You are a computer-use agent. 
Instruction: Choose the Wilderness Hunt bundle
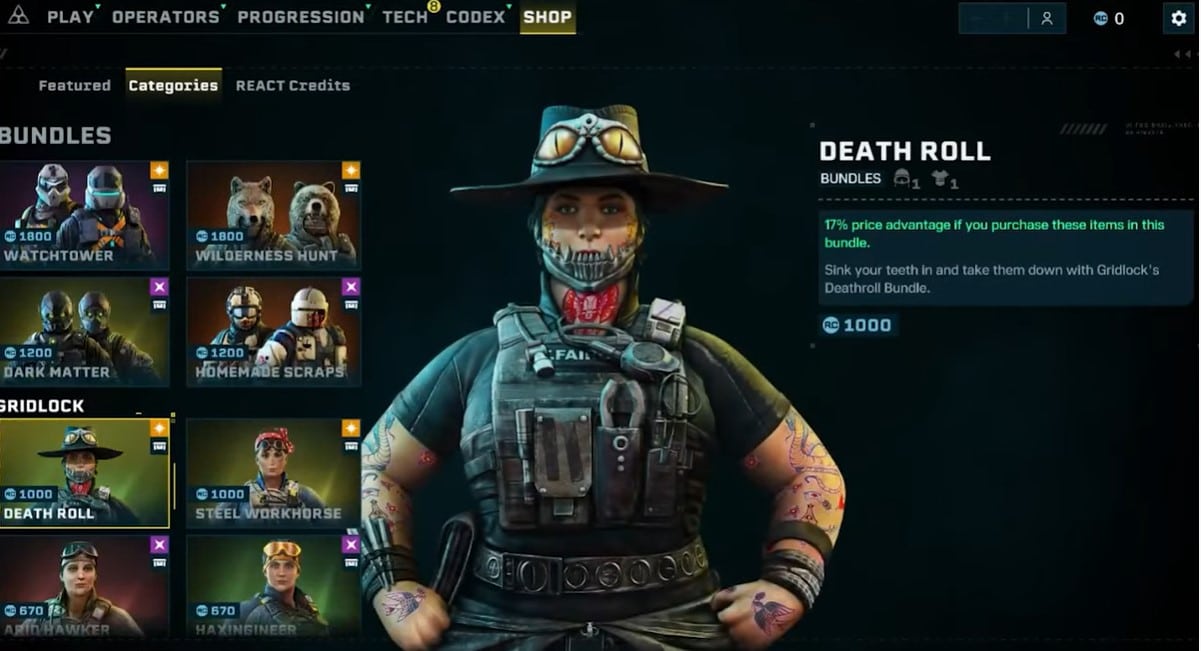click(273, 214)
